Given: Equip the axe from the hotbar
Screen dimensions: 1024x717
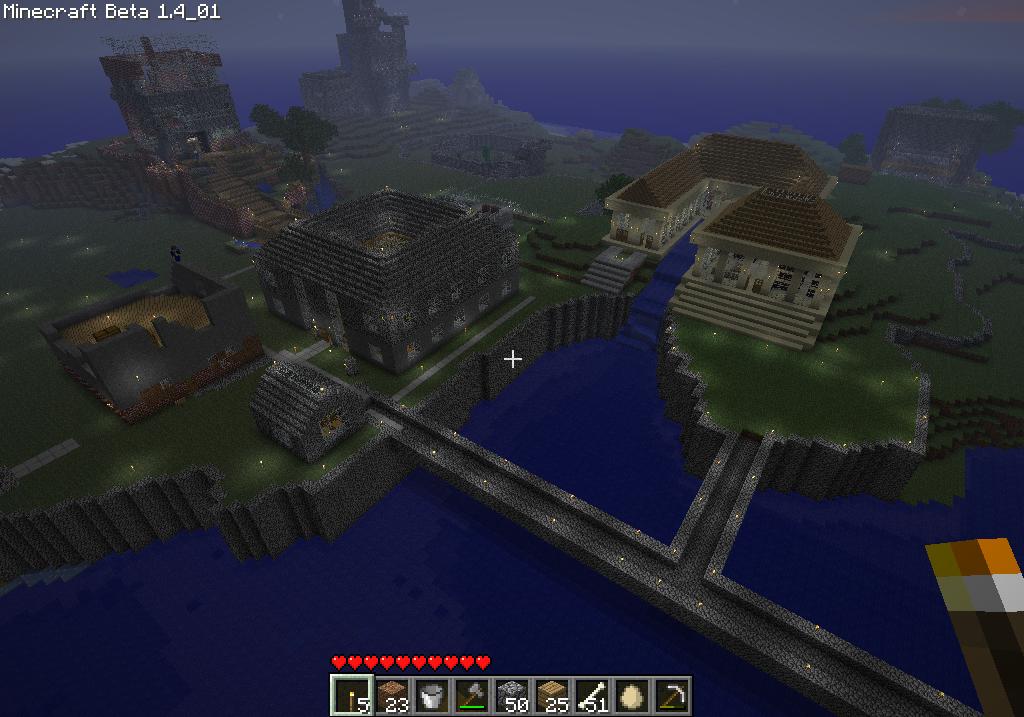Looking at the screenshot, I should click(471, 695).
